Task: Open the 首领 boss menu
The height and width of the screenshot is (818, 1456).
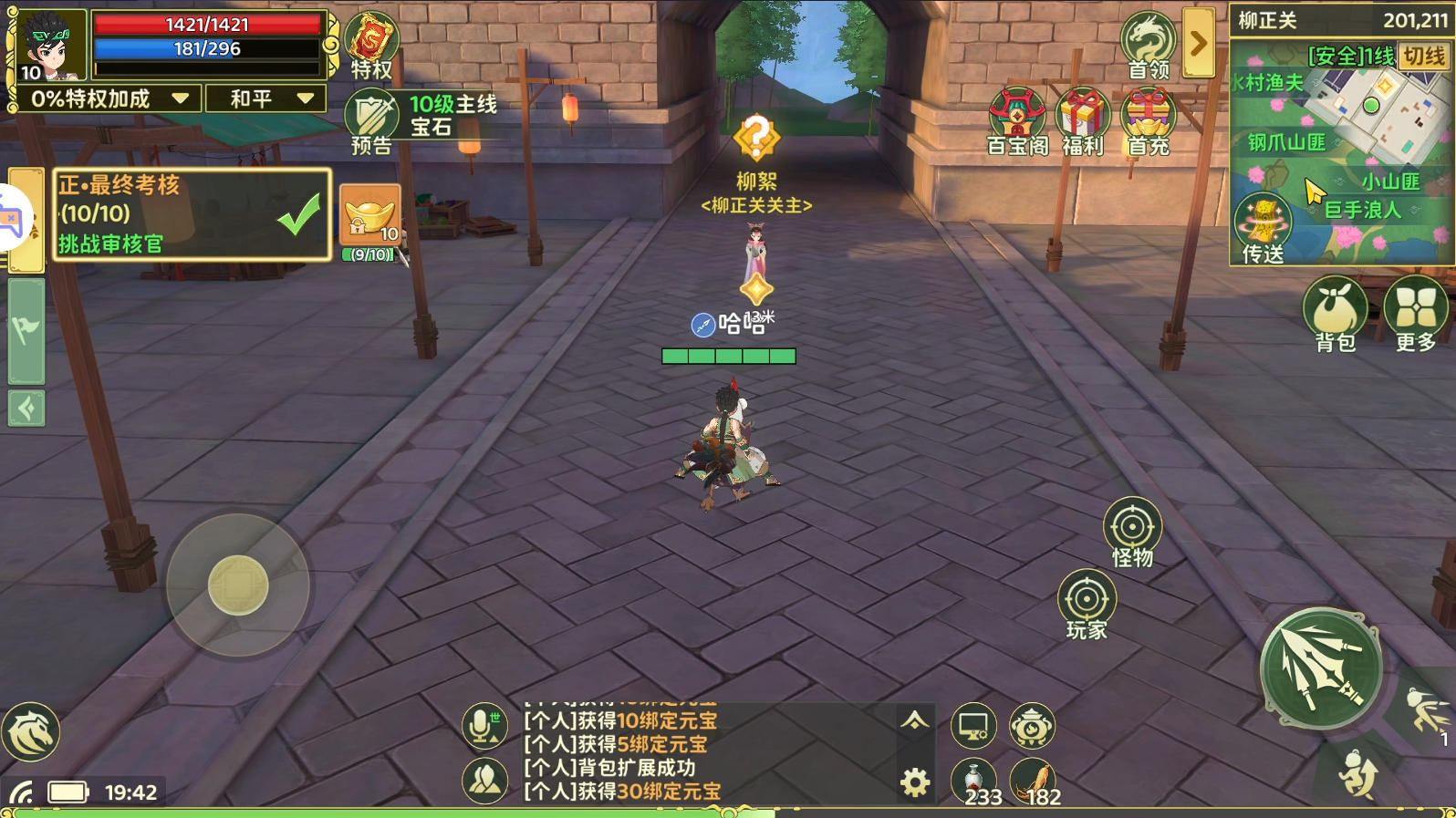Action: click(1149, 44)
